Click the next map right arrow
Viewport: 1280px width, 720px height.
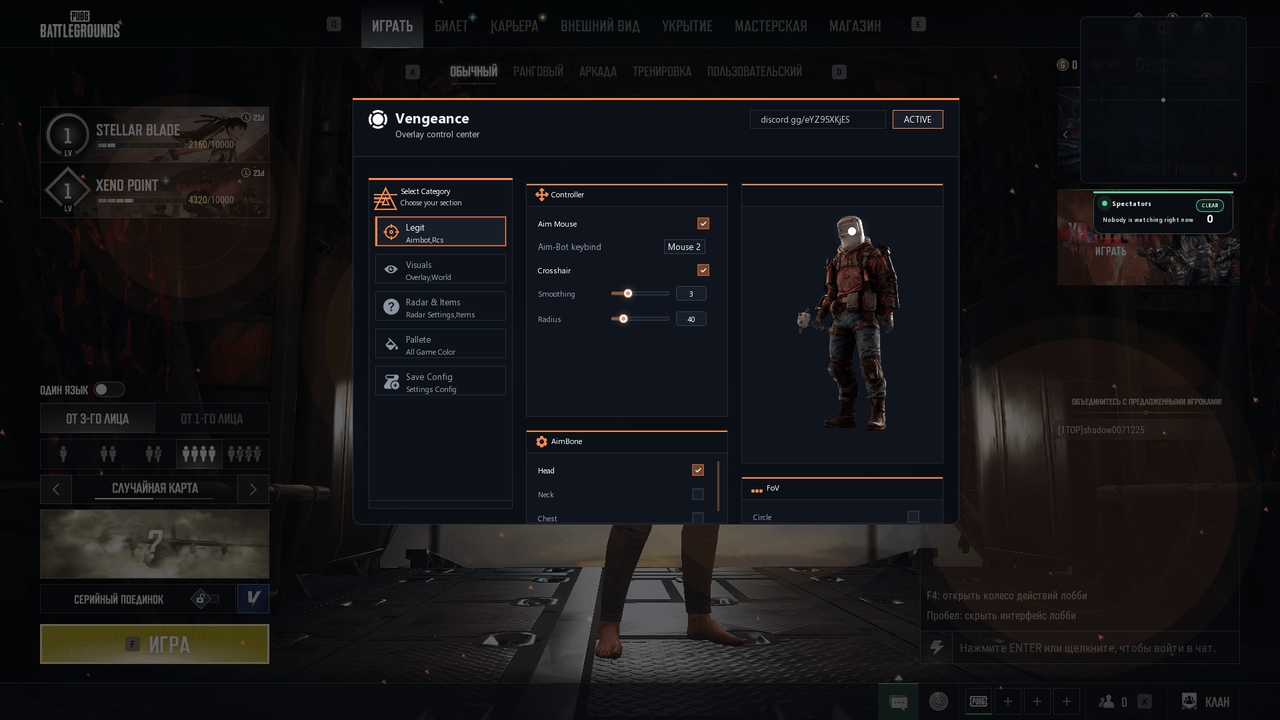(253, 489)
